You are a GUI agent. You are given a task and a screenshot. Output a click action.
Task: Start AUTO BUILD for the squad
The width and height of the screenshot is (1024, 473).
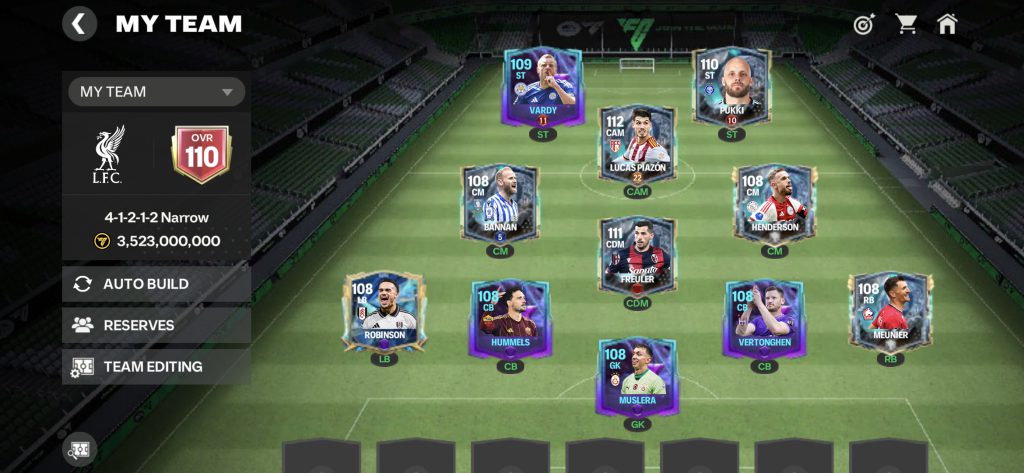click(156, 284)
